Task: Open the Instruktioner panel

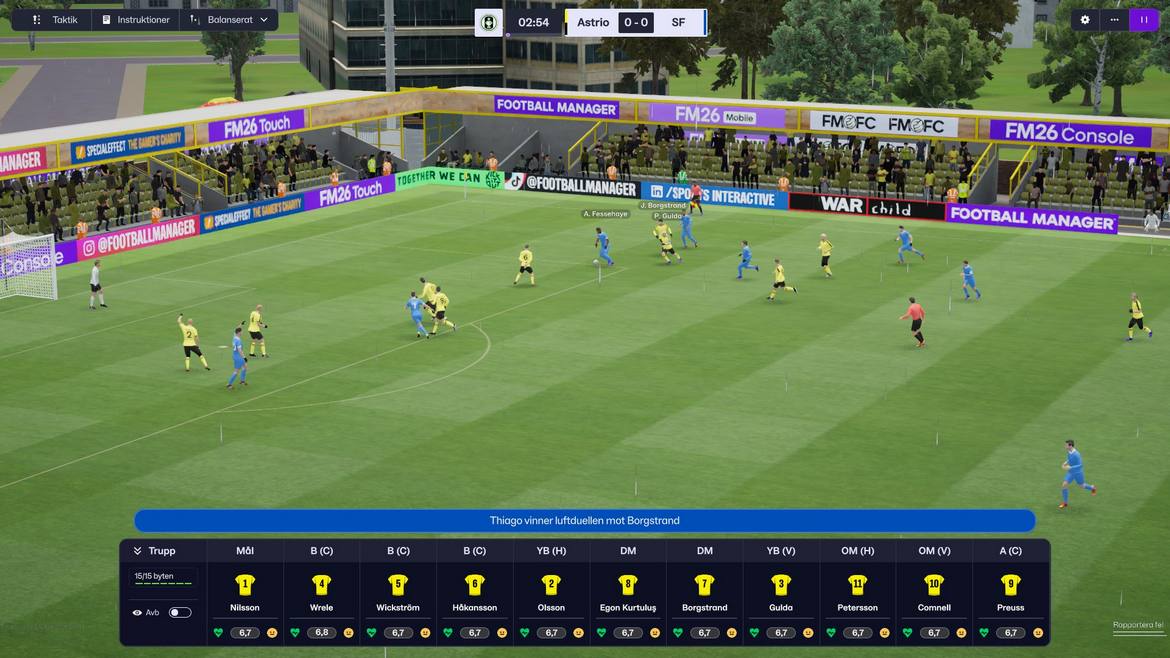Action: 136,20
